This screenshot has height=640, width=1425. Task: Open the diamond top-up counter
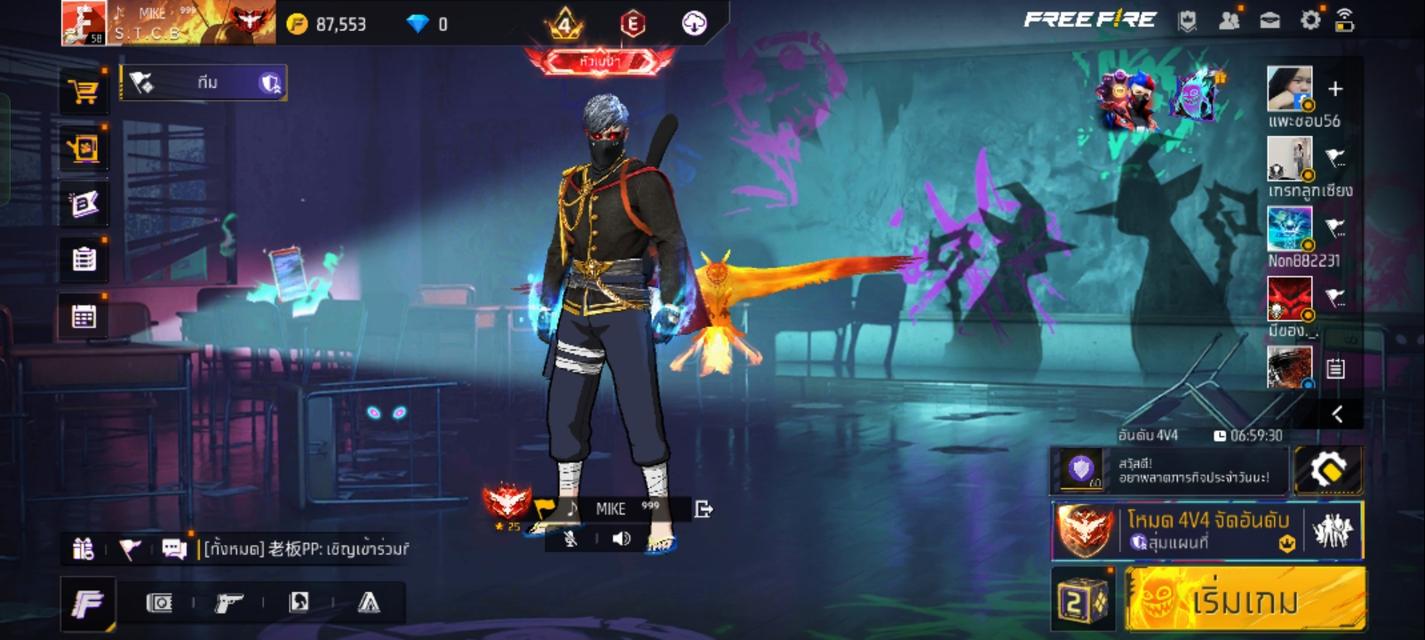coord(427,24)
